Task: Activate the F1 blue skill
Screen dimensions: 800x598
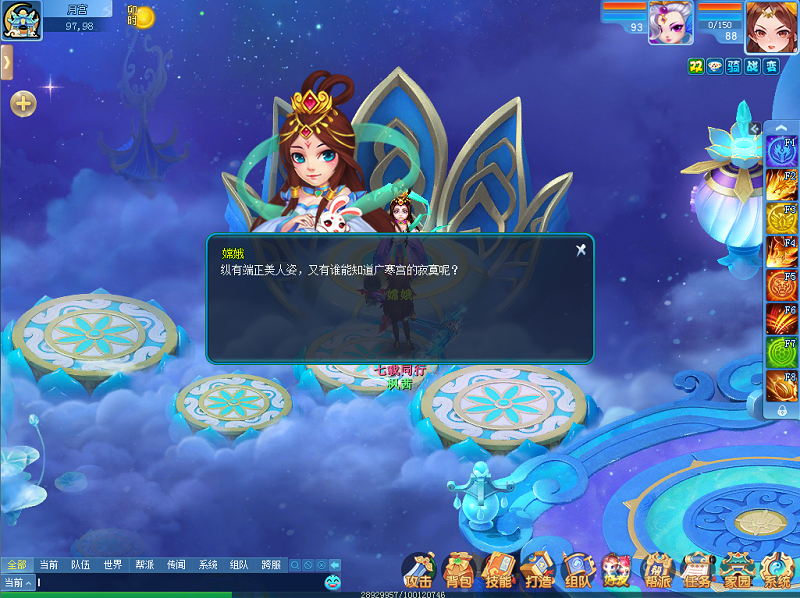Action: [x=780, y=151]
